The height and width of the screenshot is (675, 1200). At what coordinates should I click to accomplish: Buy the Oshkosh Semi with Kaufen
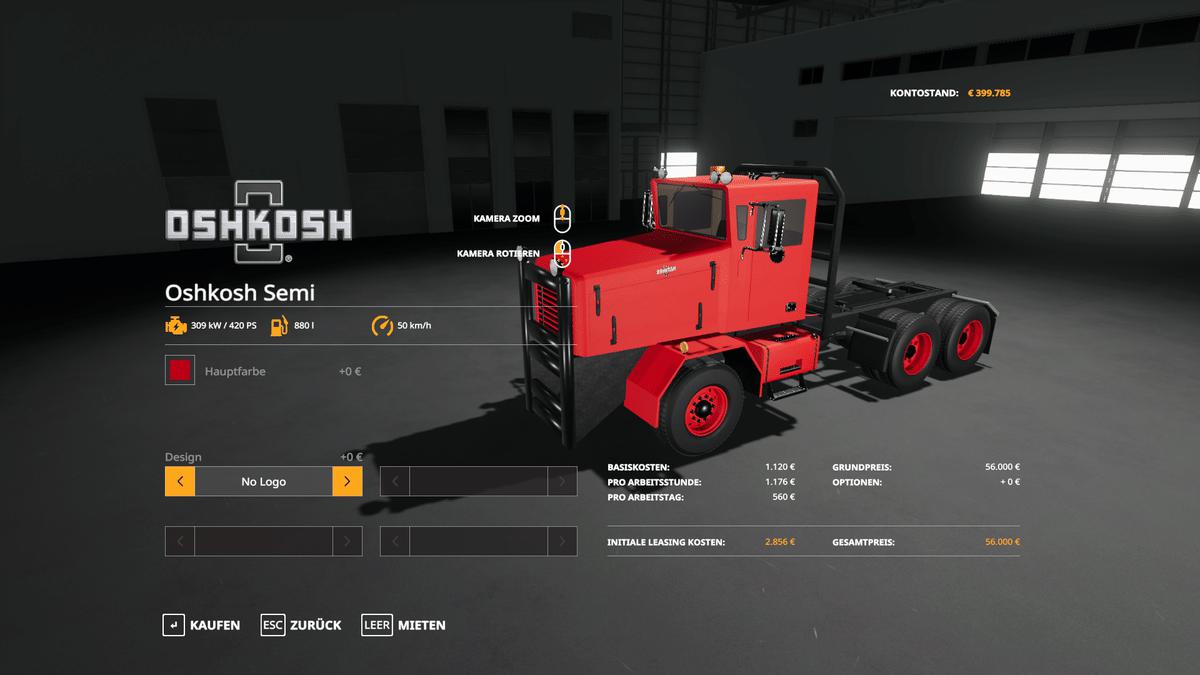[202, 625]
